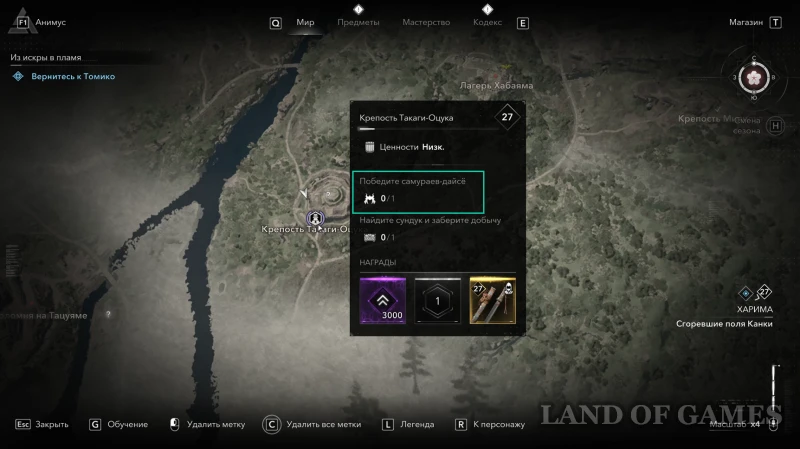Select the dark reward tile showing 1
Image resolution: width=800 pixels, height=449 pixels.
coord(438,300)
